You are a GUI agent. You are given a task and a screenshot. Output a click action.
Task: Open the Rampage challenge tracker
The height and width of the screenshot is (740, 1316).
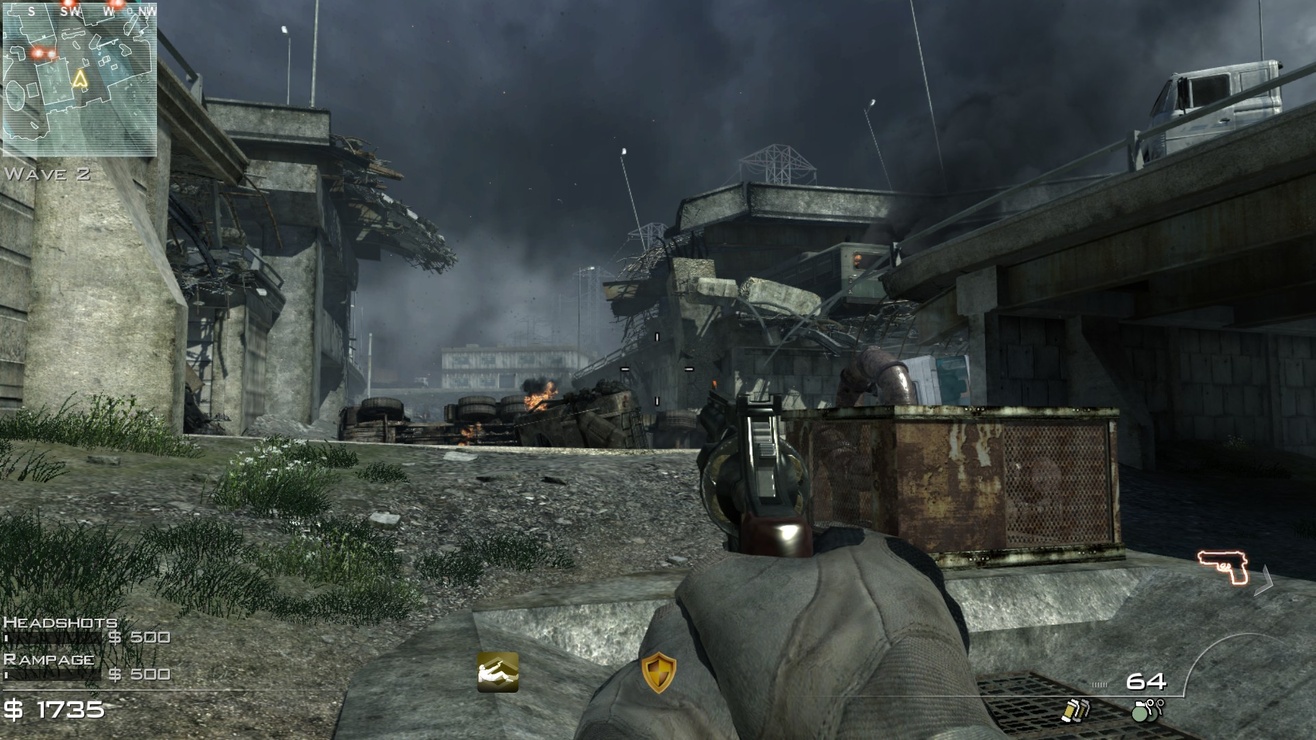pyautogui.click(x=86, y=667)
